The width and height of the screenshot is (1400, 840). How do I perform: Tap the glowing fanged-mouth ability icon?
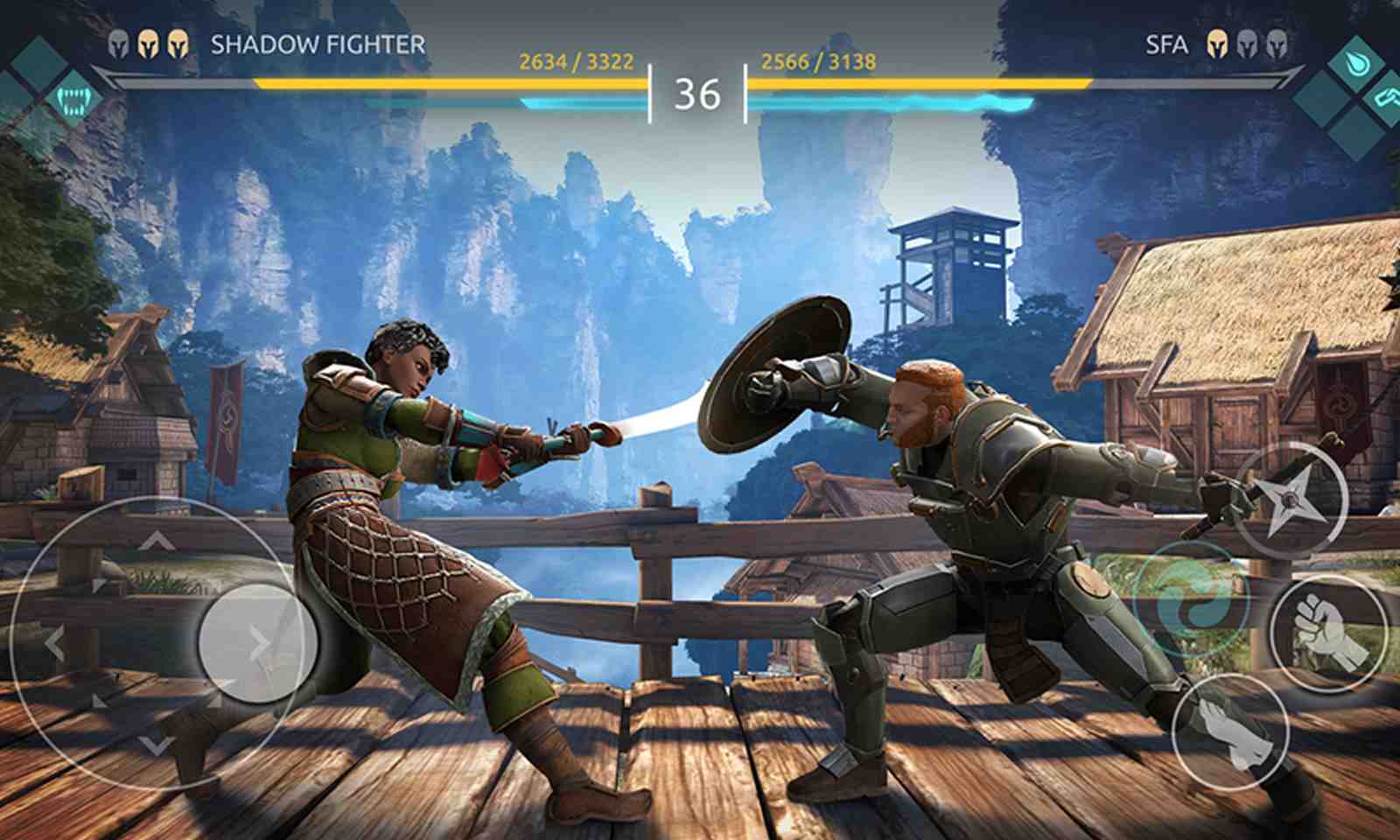click(74, 98)
